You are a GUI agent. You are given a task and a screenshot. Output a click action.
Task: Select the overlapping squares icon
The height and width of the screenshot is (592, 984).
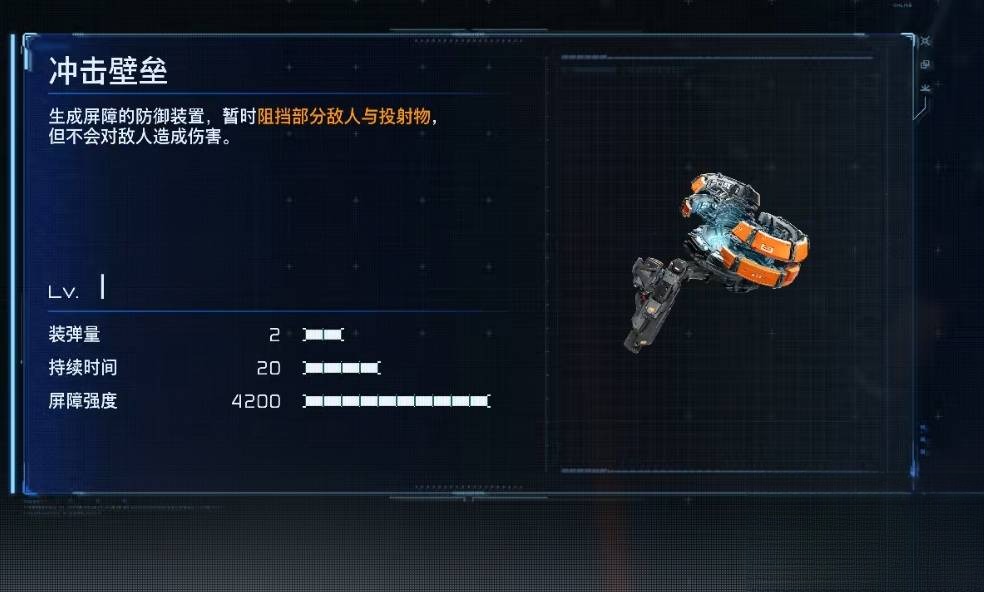click(x=926, y=65)
